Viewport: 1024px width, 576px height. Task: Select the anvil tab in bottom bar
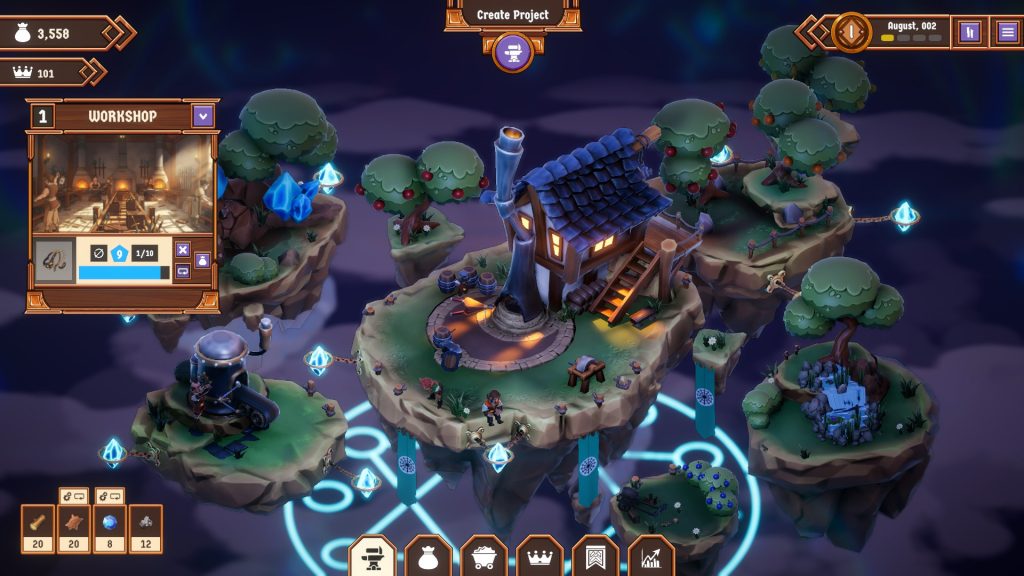click(x=372, y=558)
